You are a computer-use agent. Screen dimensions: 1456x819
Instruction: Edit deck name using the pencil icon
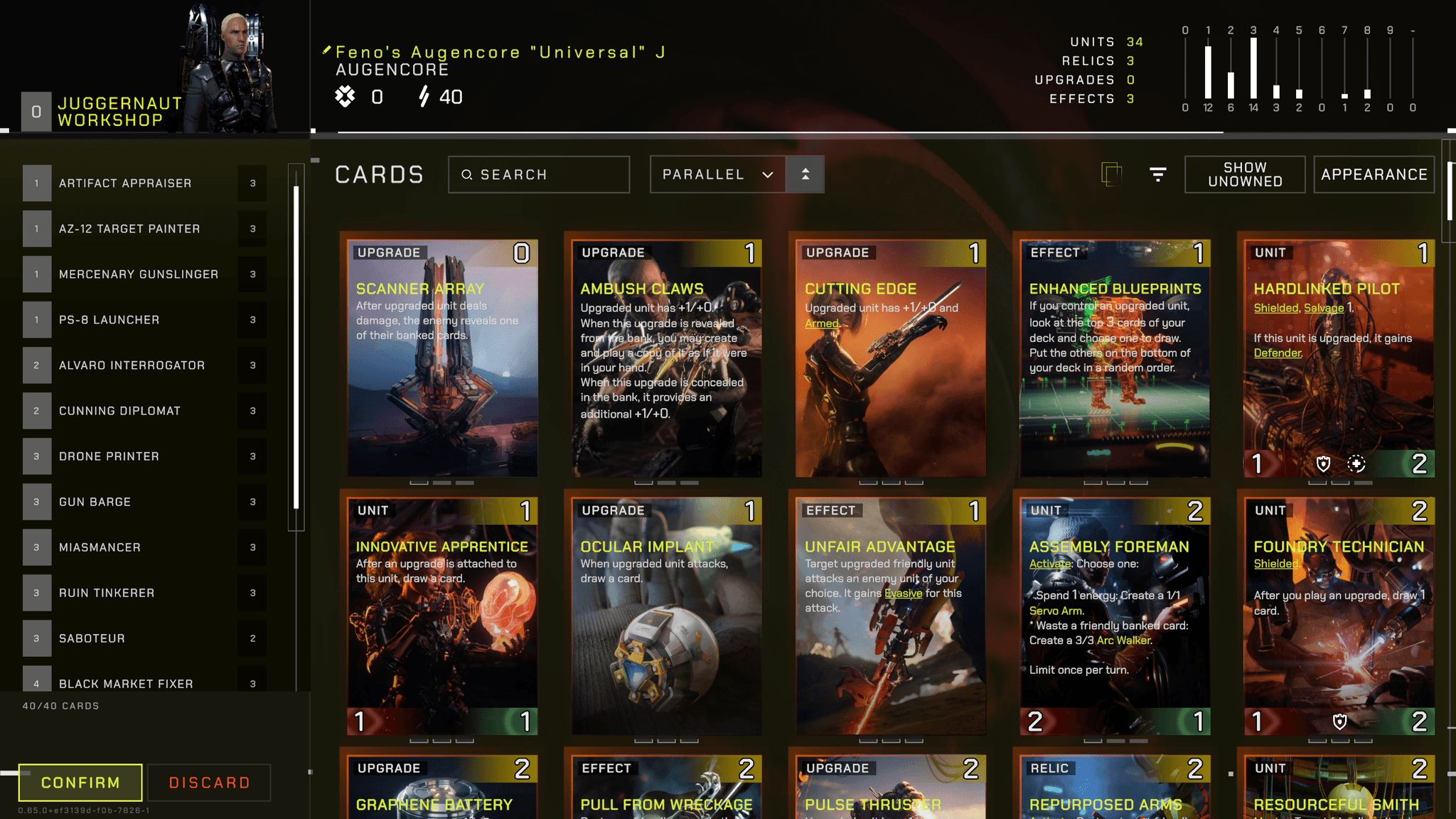[326, 50]
